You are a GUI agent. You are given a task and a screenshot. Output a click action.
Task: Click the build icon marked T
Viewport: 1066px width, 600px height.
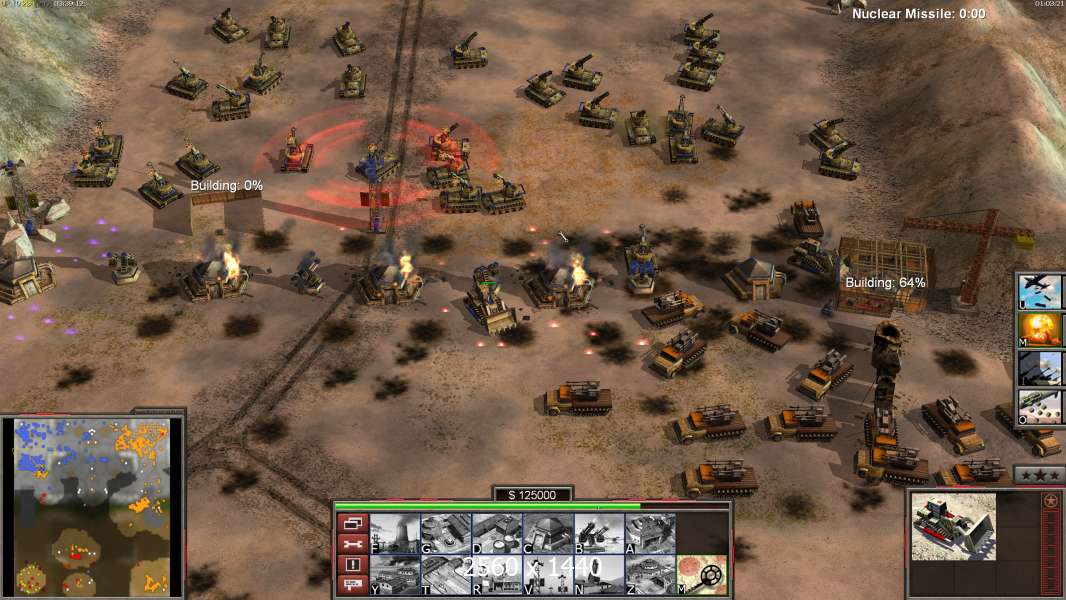[x=446, y=574]
